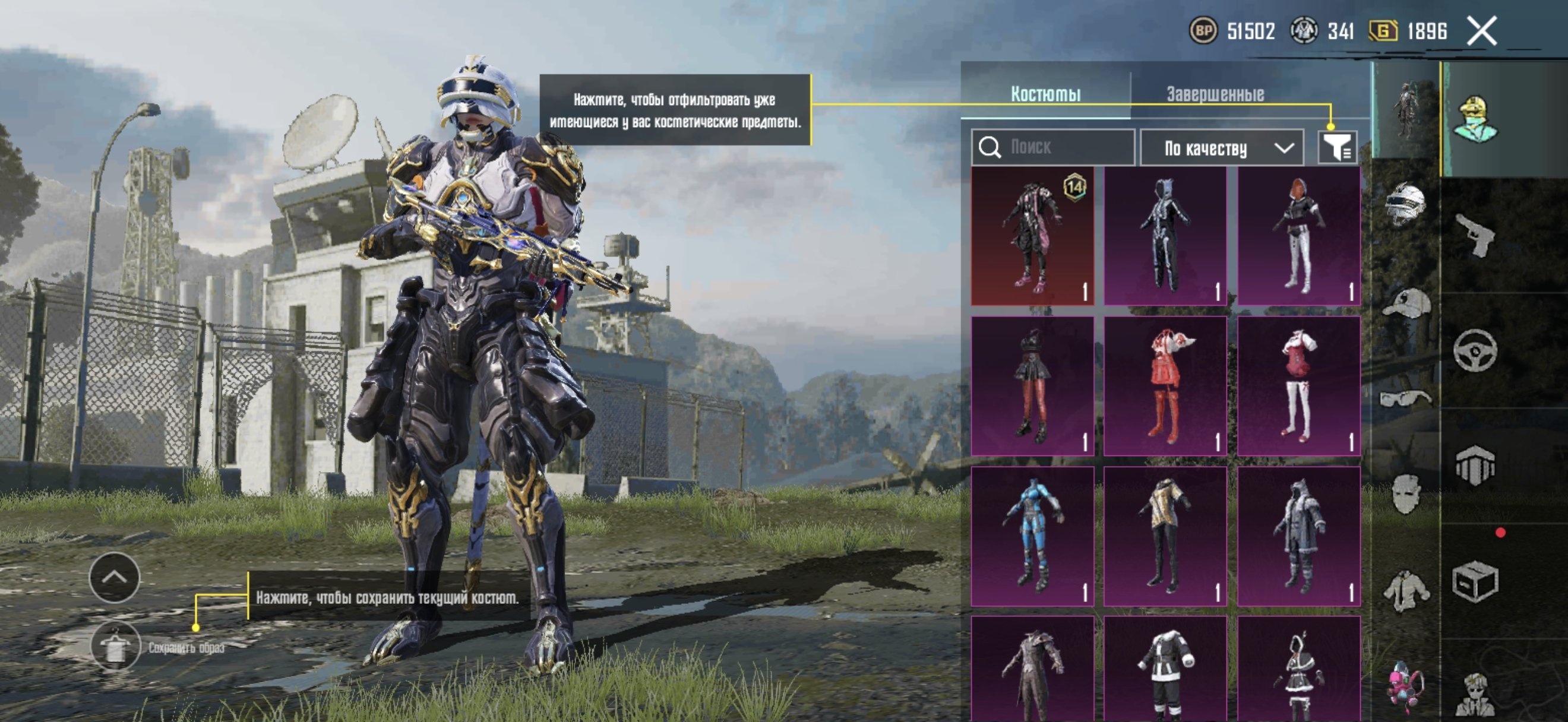Open the По качеству sorting dropdown
The image size is (1568, 722).
(x=1222, y=148)
